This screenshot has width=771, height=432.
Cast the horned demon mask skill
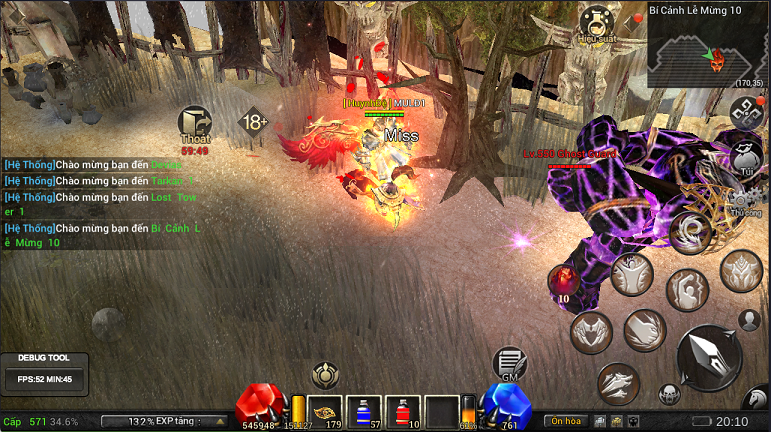pyautogui.click(x=741, y=271)
